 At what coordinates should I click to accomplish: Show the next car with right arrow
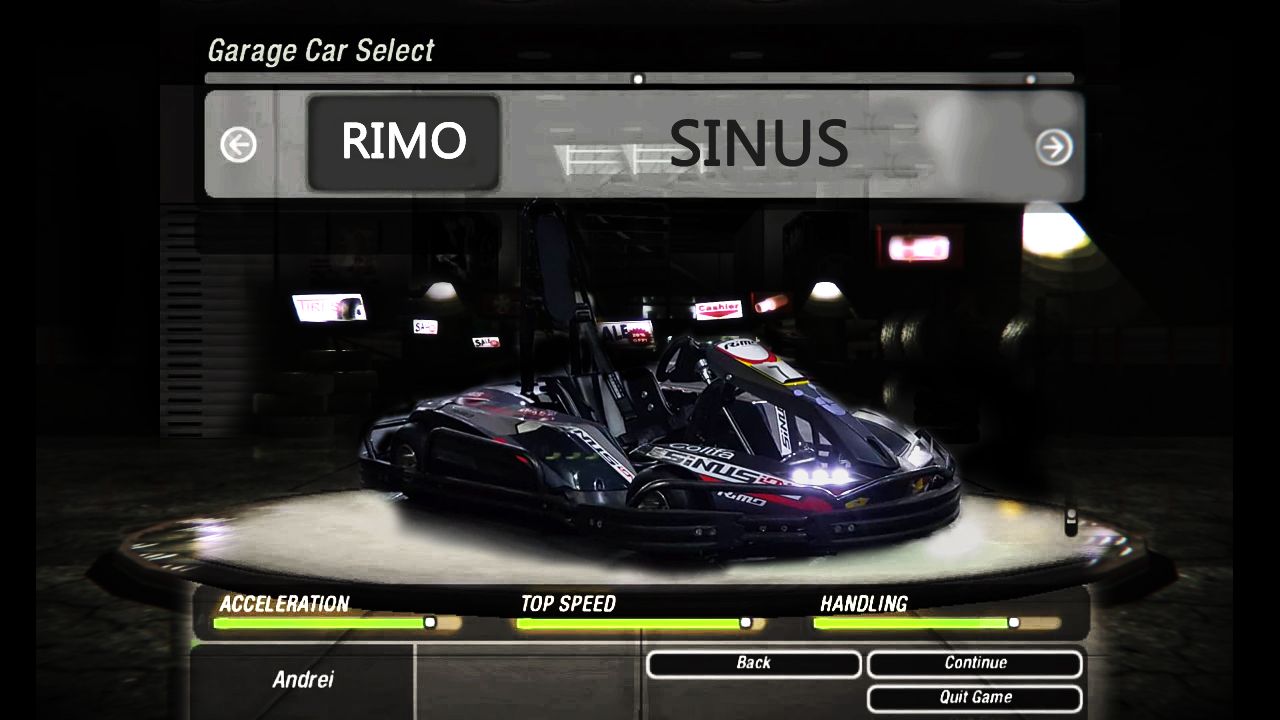coord(1054,147)
